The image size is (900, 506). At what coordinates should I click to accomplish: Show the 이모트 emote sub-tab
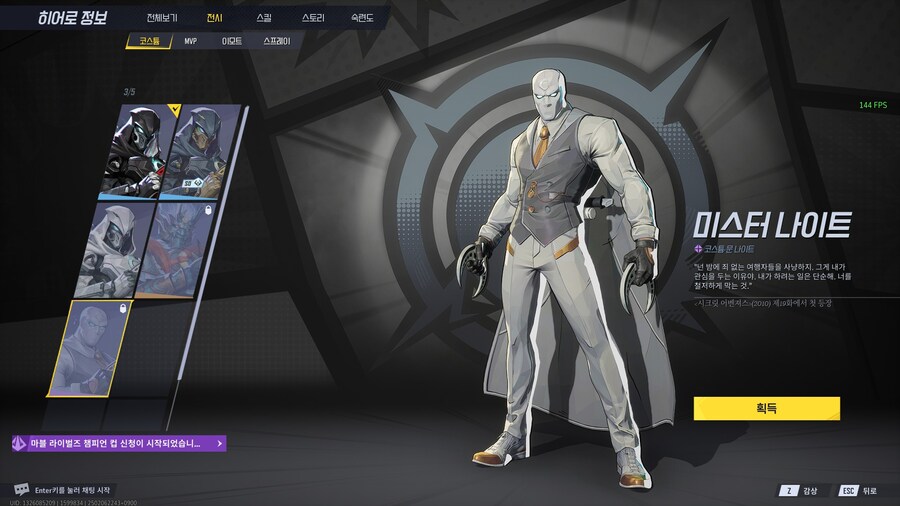(x=231, y=42)
